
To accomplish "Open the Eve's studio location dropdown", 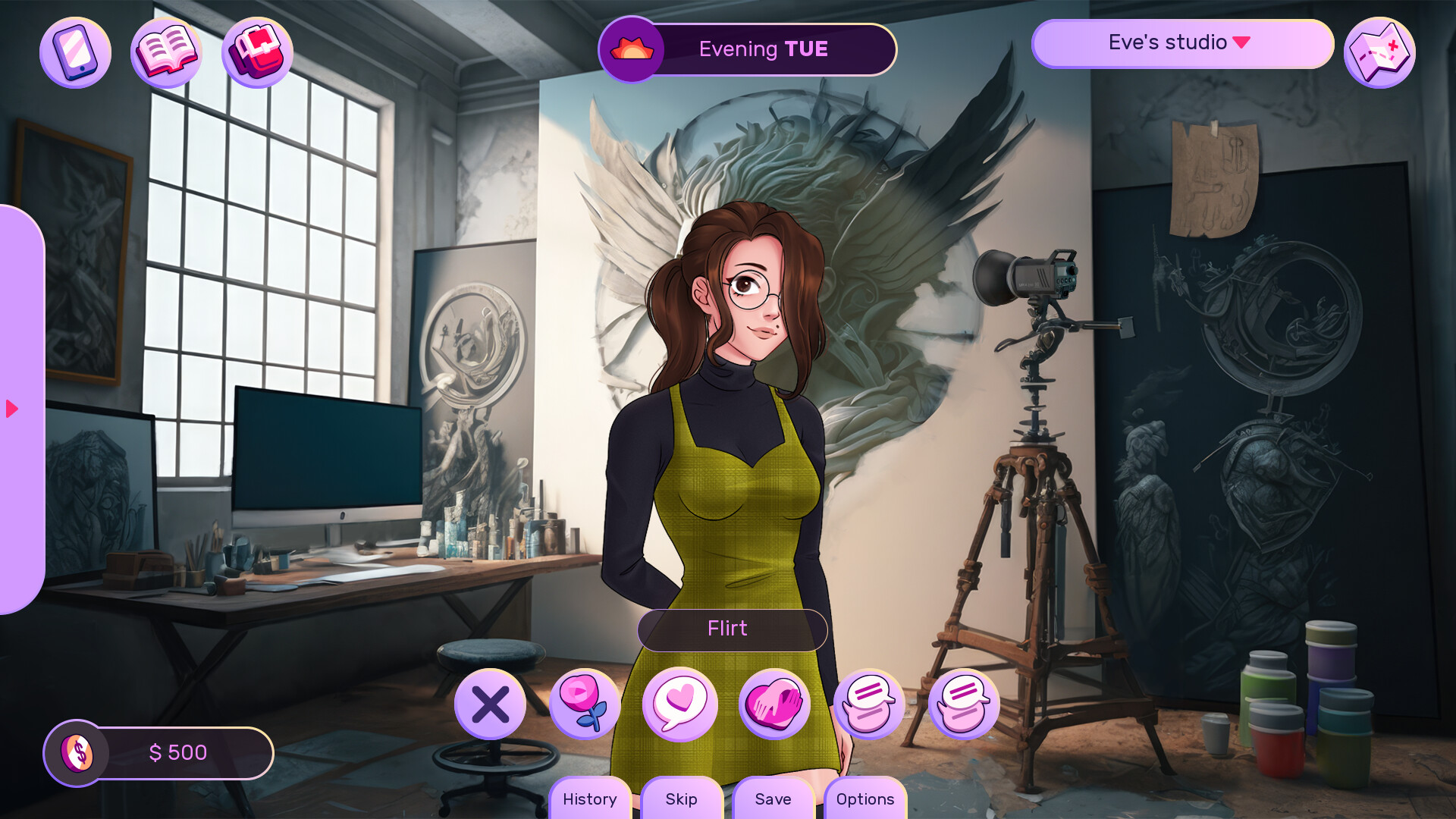I will coord(1182,43).
